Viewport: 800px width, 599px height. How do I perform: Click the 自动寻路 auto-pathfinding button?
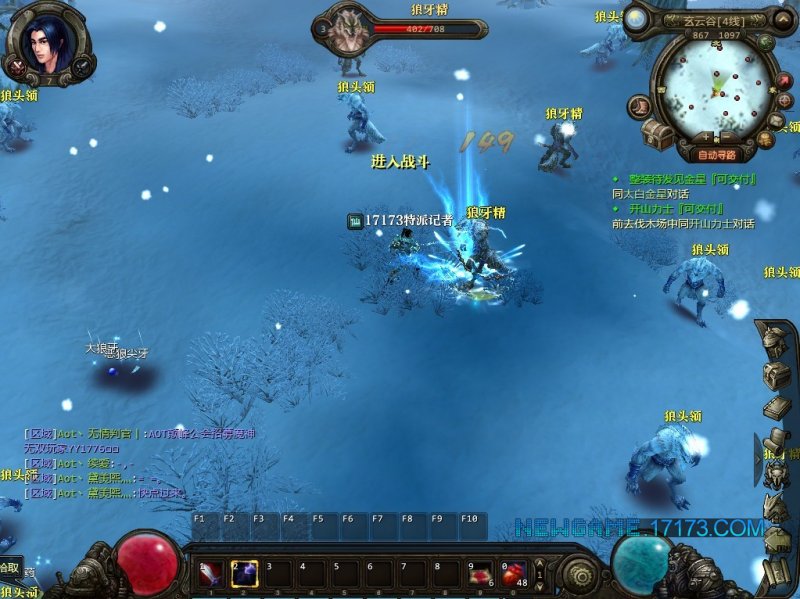(x=716, y=155)
